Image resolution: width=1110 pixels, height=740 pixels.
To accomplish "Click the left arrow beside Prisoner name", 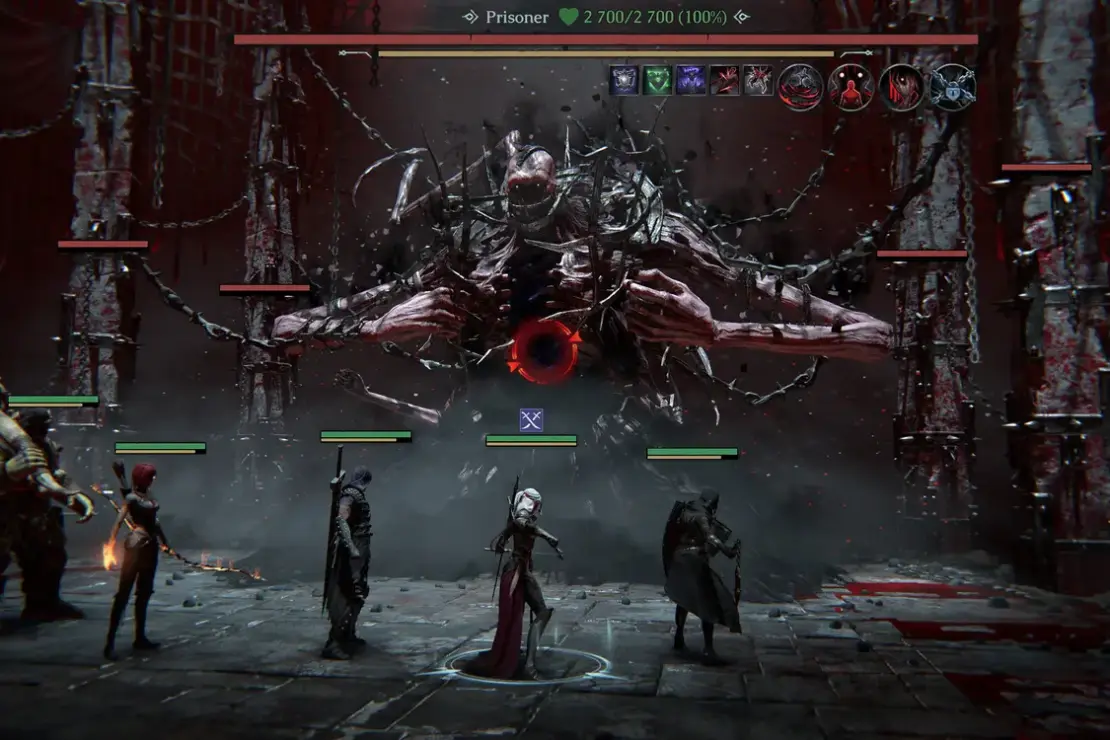I will (470, 17).
